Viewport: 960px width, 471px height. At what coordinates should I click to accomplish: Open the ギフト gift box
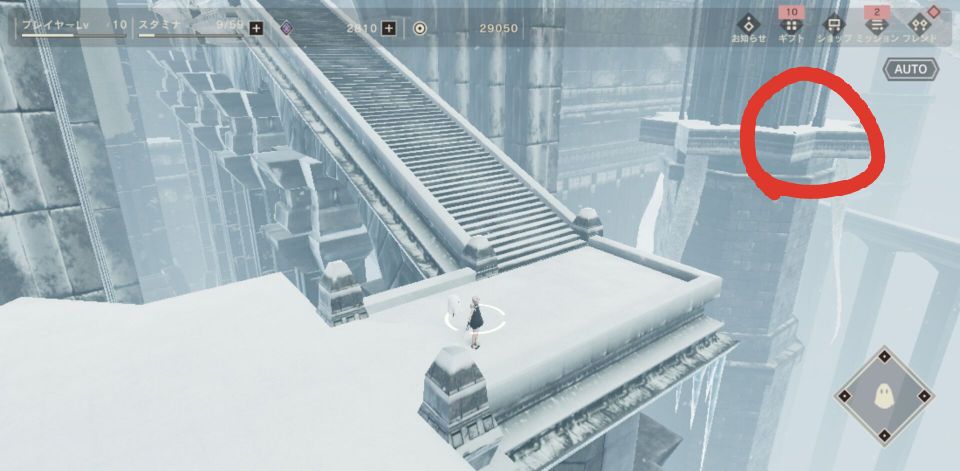pyautogui.click(x=791, y=25)
